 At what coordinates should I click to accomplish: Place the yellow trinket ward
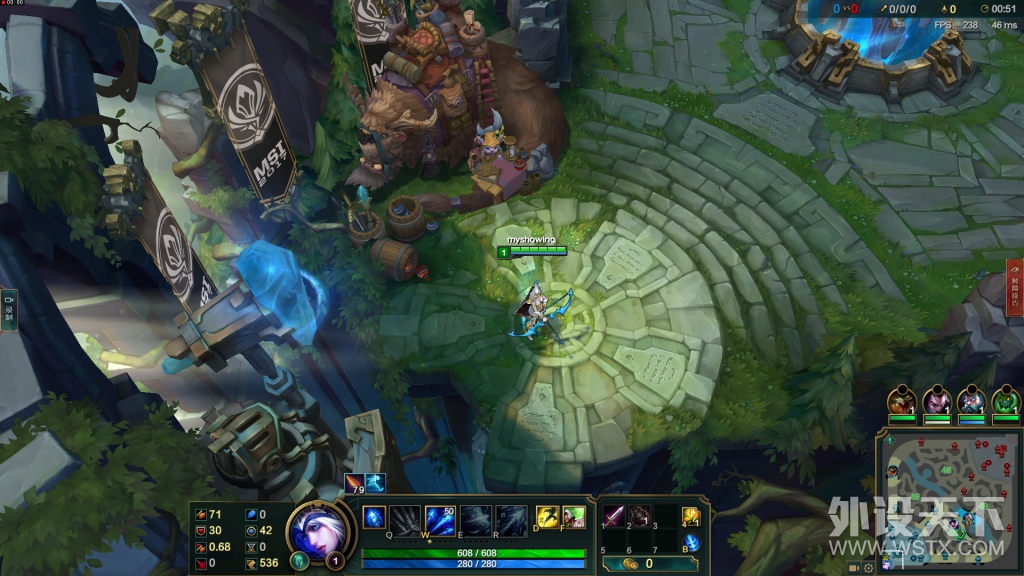(x=690, y=516)
